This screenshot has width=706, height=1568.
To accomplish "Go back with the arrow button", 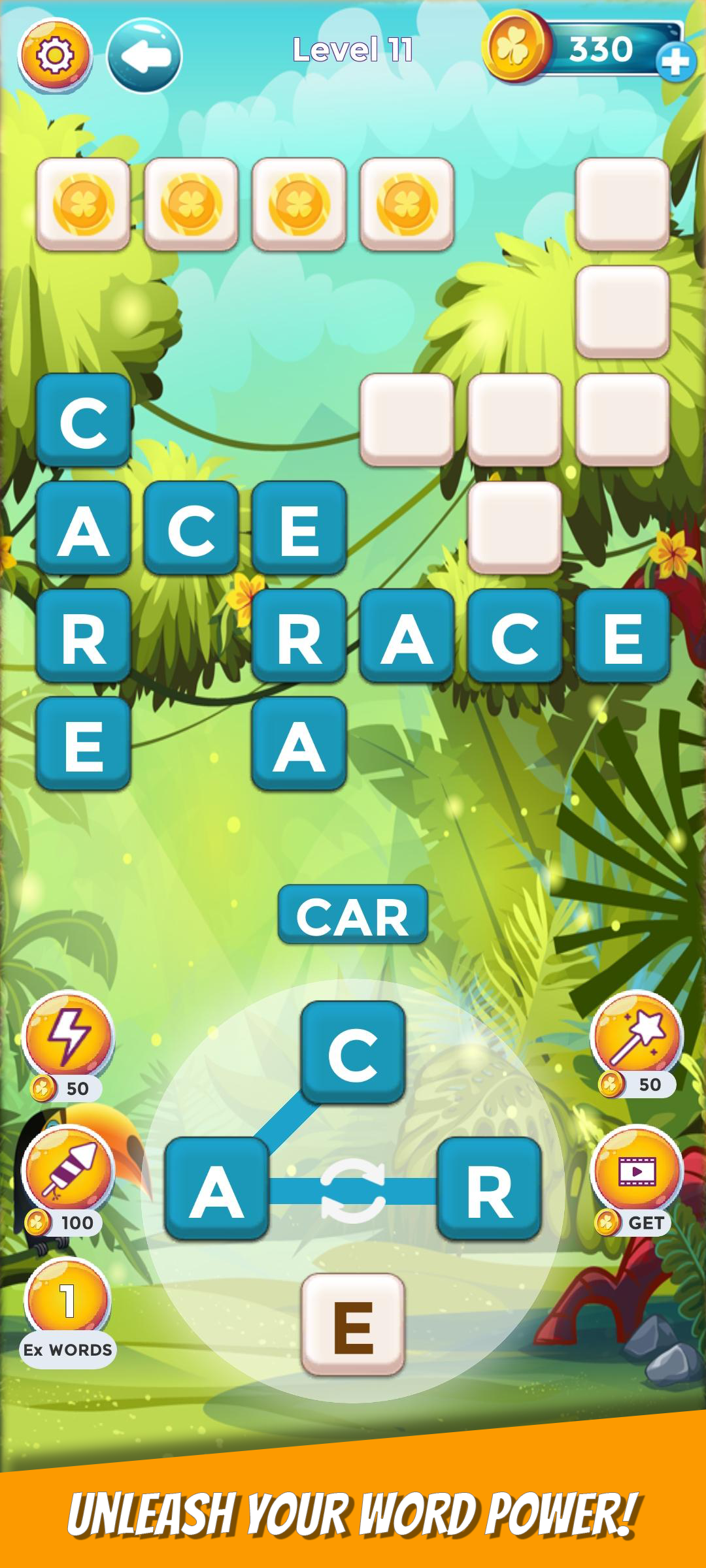I will (x=144, y=56).
